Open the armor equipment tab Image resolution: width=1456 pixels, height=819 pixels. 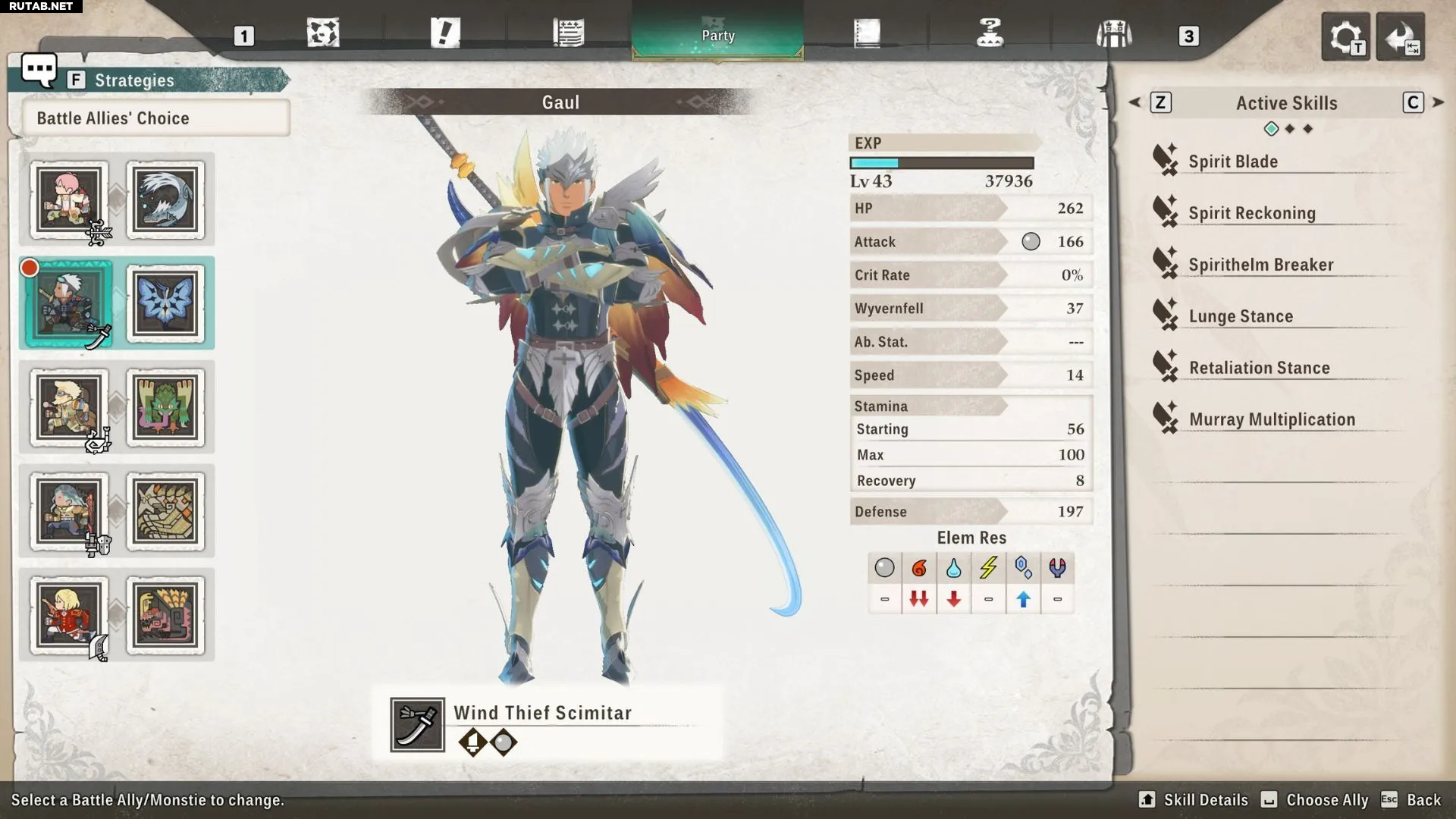(1113, 34)
